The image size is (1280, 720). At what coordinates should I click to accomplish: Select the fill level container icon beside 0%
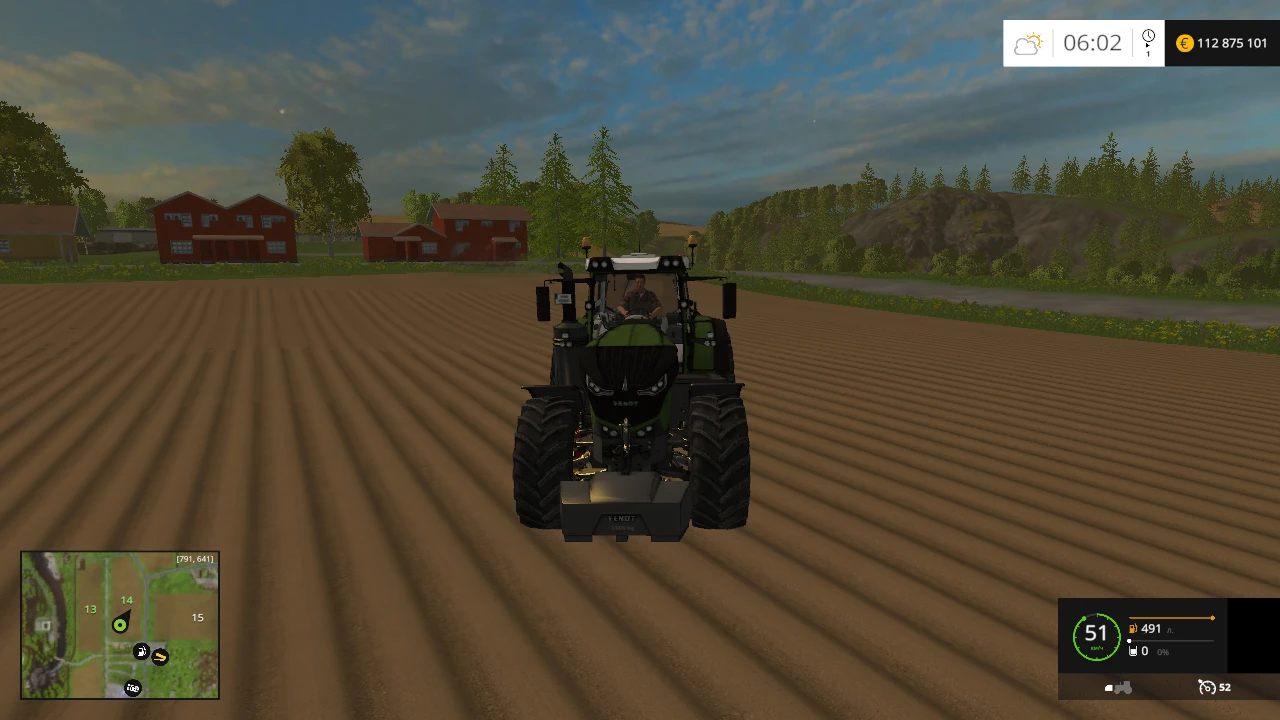(1134, 651)
